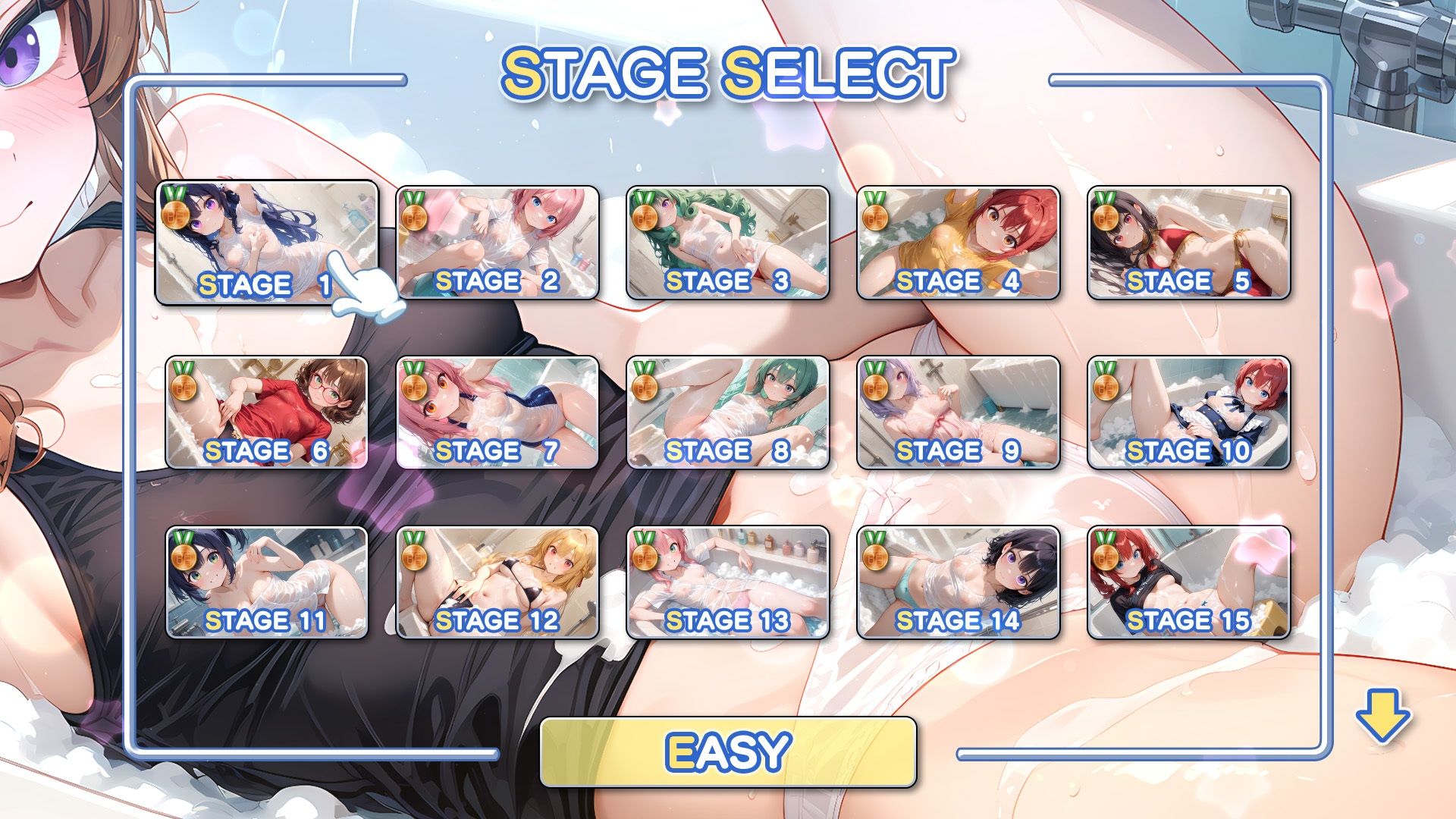Select the Stage 14 tile
Image resolution: width=1456 pixels, height=819 pixels.
point(958,582)
